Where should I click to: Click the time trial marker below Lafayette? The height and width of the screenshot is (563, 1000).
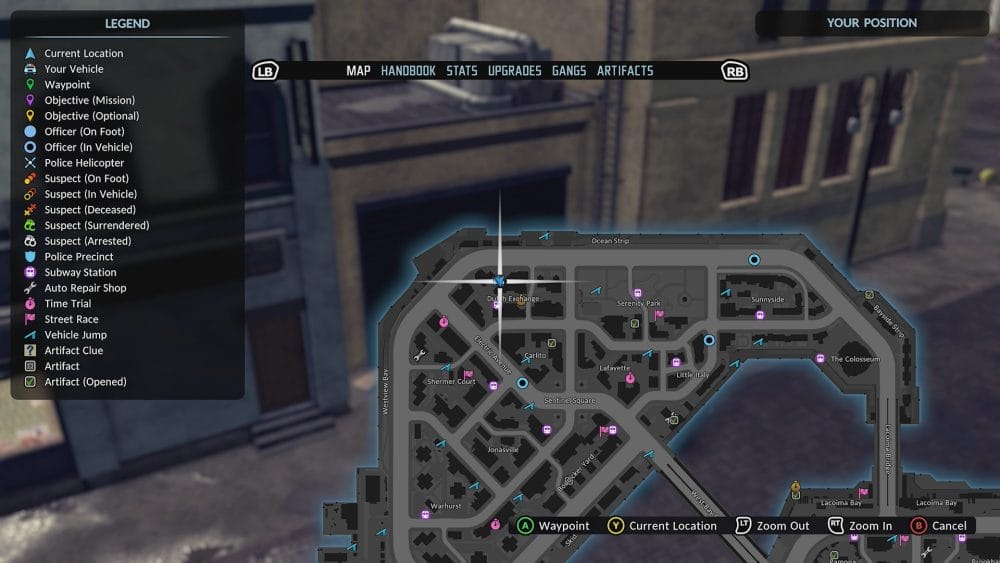(630, 379)
